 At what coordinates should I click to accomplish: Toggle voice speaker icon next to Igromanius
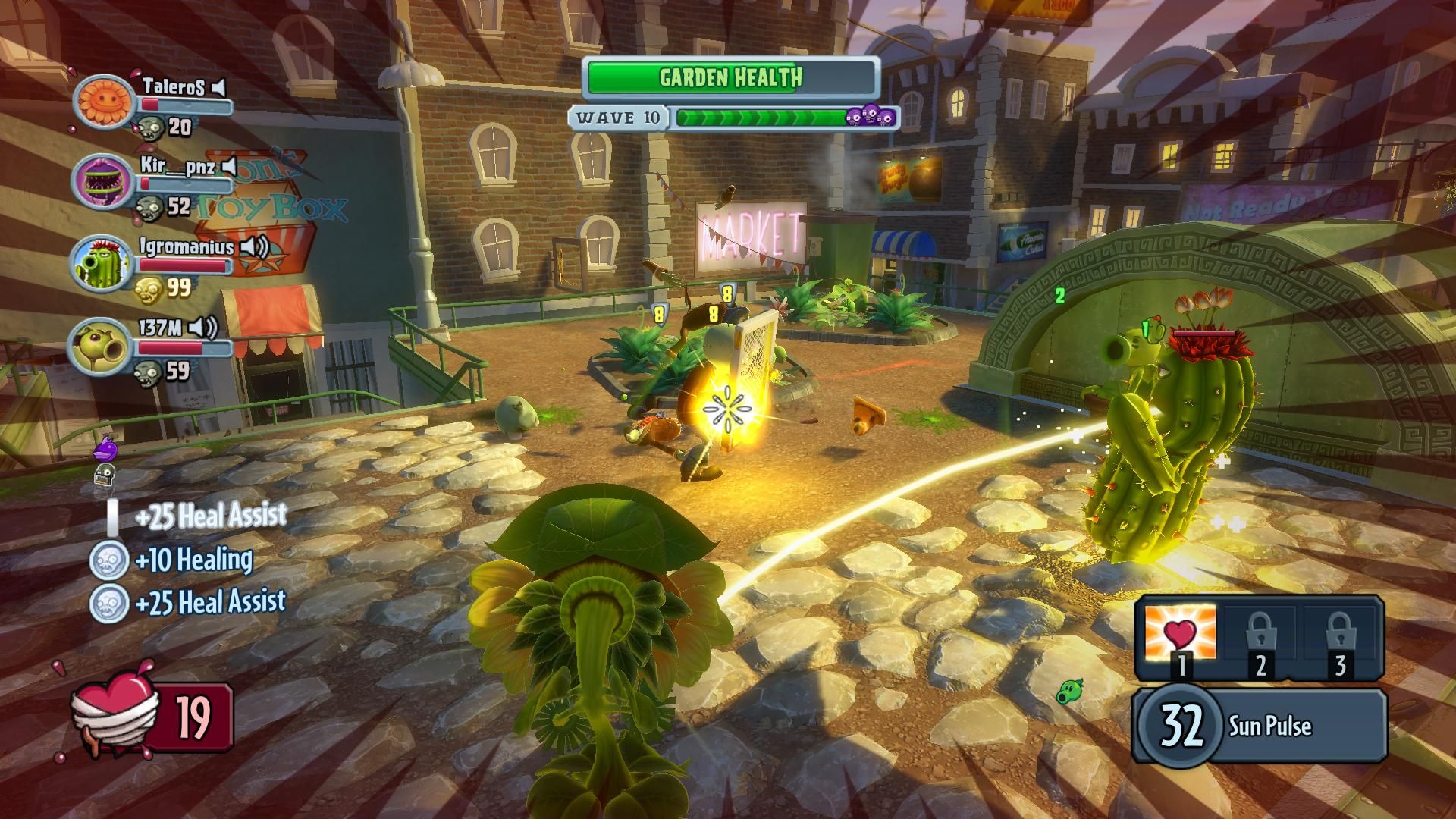point(254,247)
